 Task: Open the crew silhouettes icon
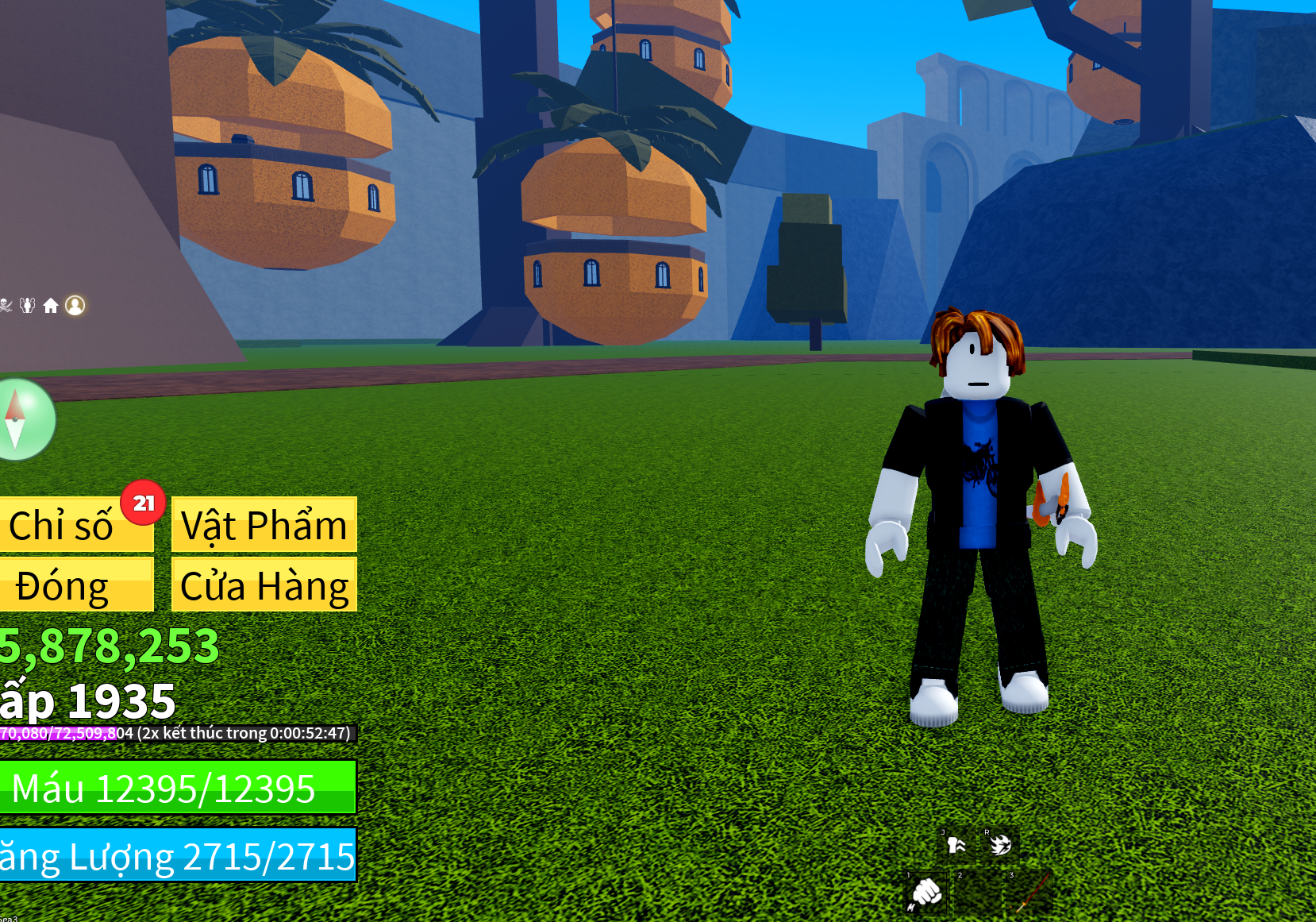point(28,306)
